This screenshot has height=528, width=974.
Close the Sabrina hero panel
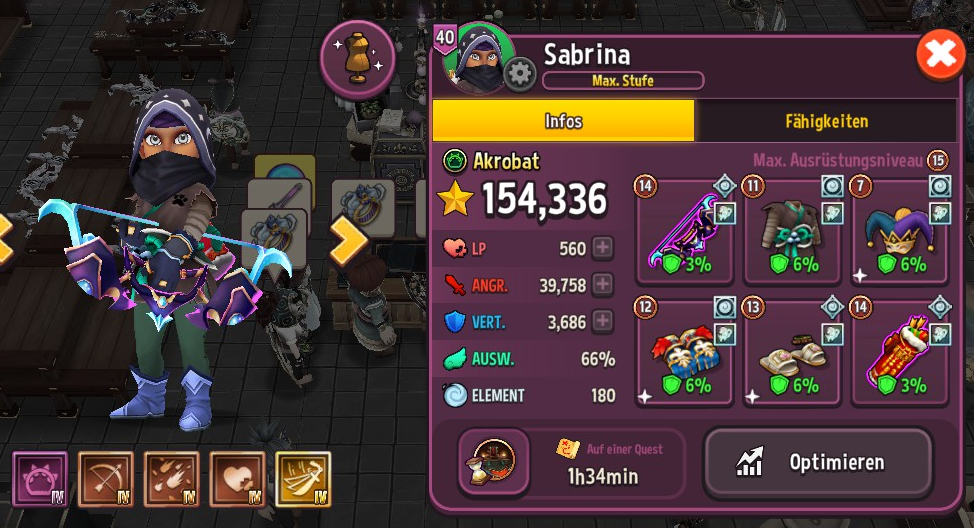[x=941, y=56]
